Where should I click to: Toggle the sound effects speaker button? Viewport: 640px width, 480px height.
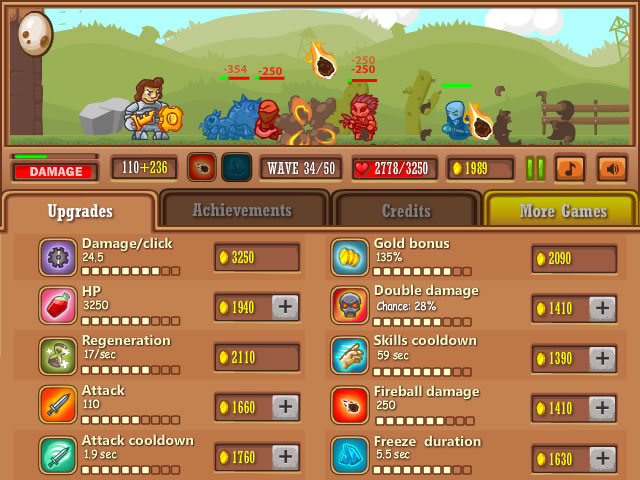point(611,168)
